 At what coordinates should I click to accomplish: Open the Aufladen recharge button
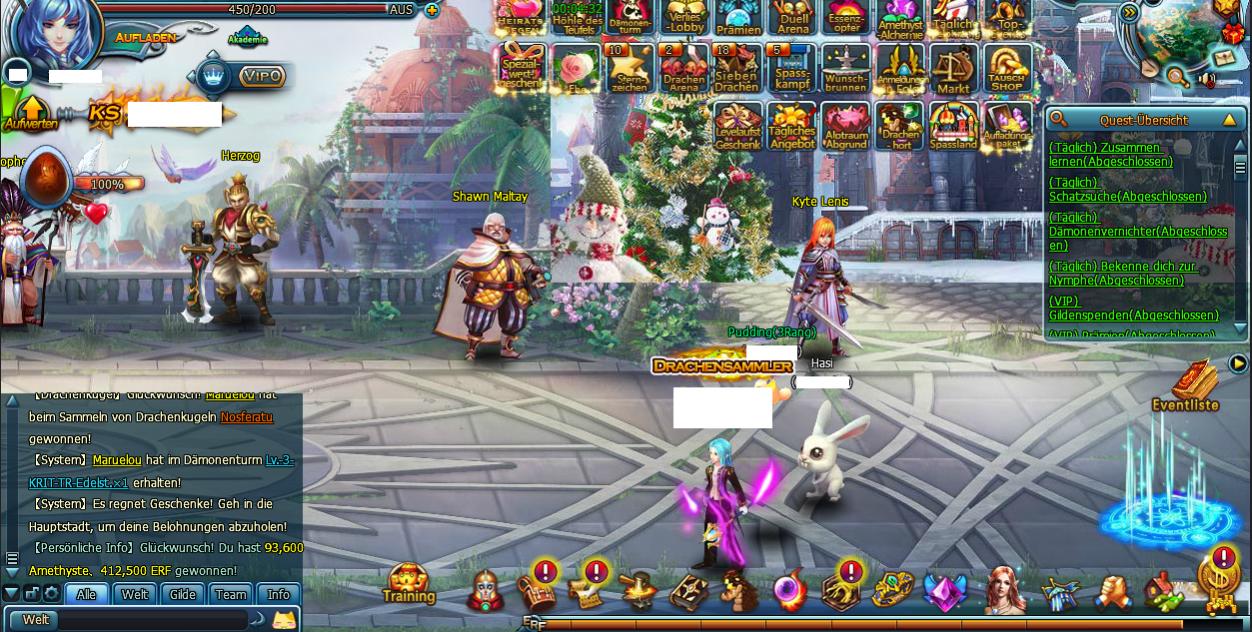[146, 37]
